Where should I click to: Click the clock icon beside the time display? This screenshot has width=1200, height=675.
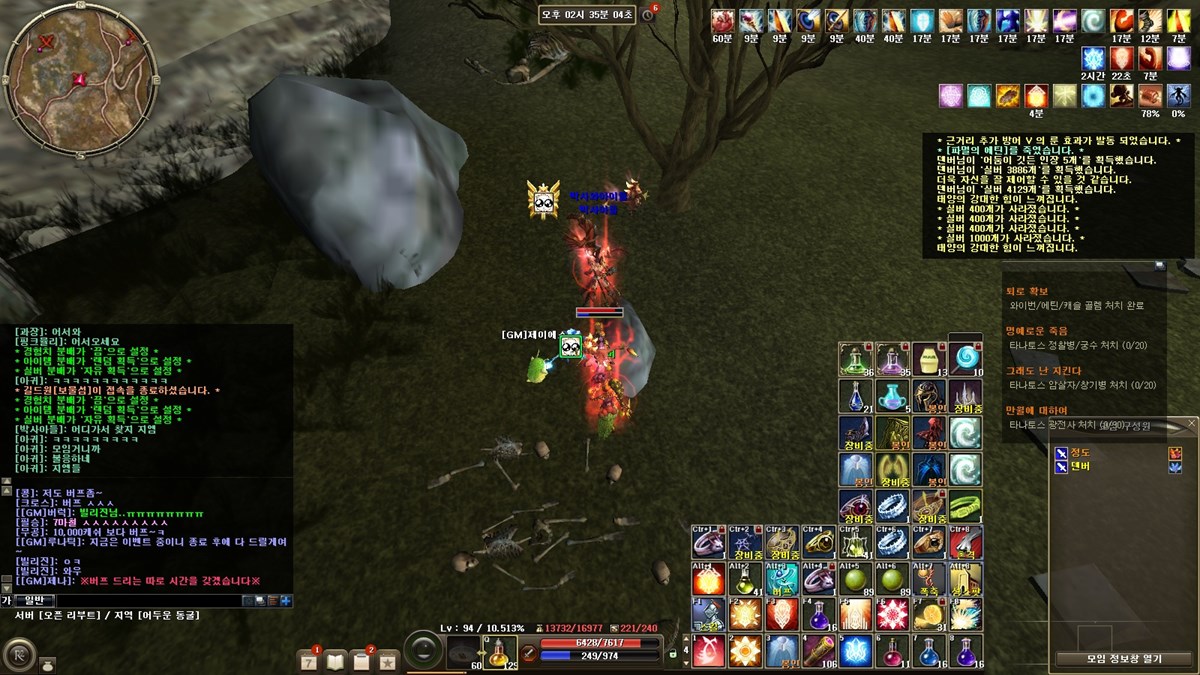click(647, 15)
